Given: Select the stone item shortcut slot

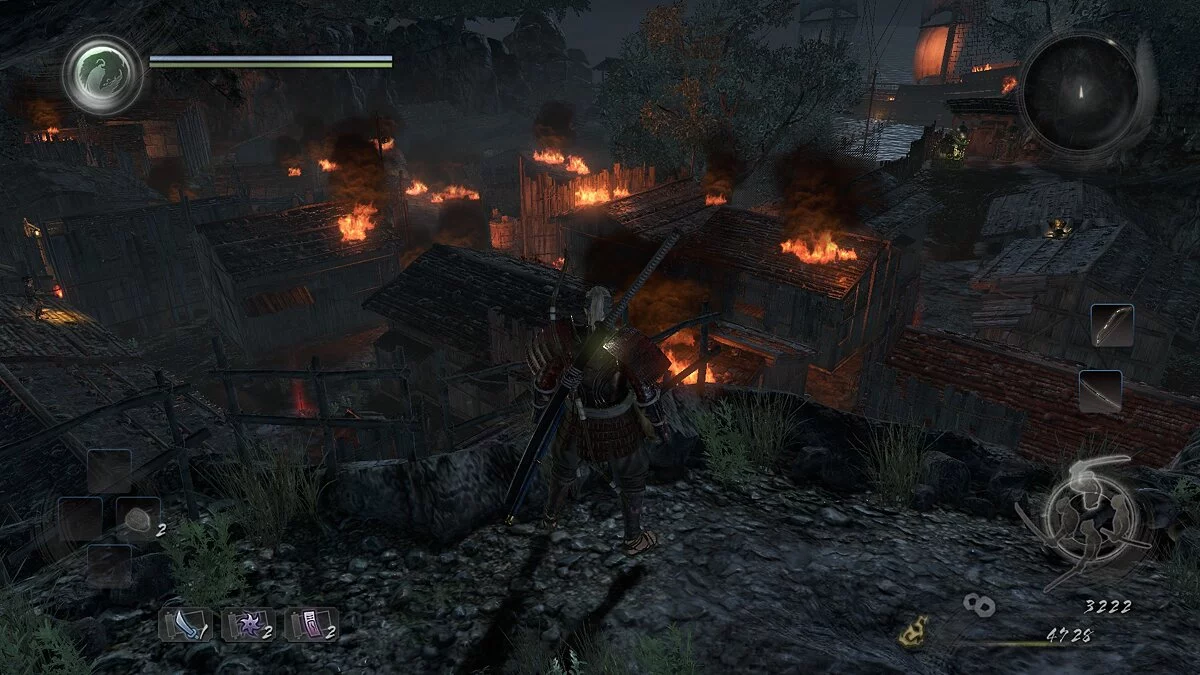Looking at the screenshot, I should [138, 519].
